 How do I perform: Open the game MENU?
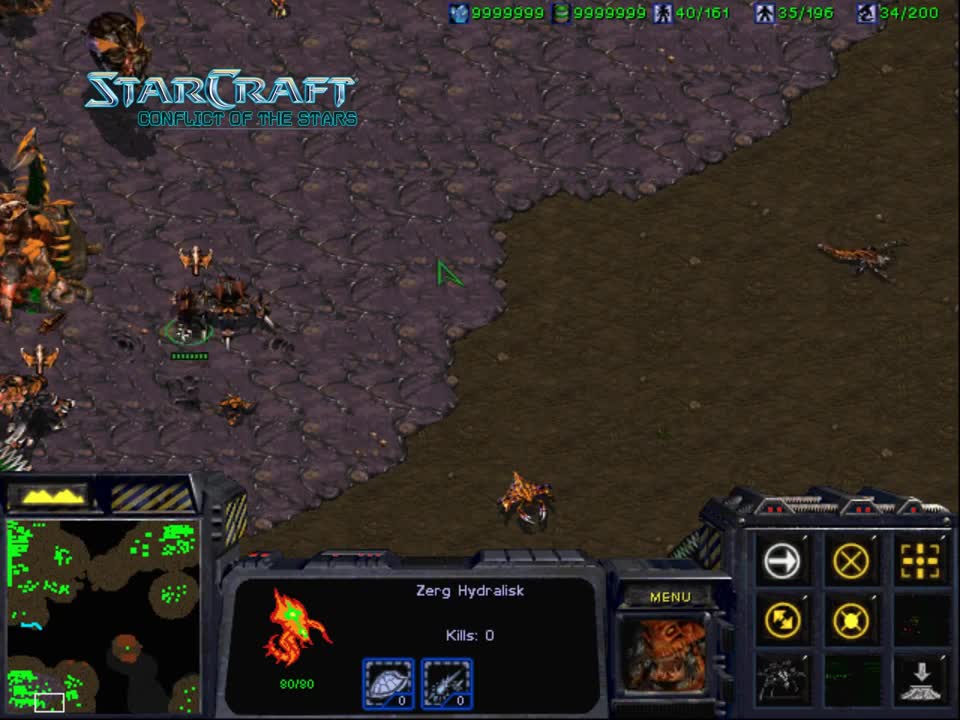(670, 597)
